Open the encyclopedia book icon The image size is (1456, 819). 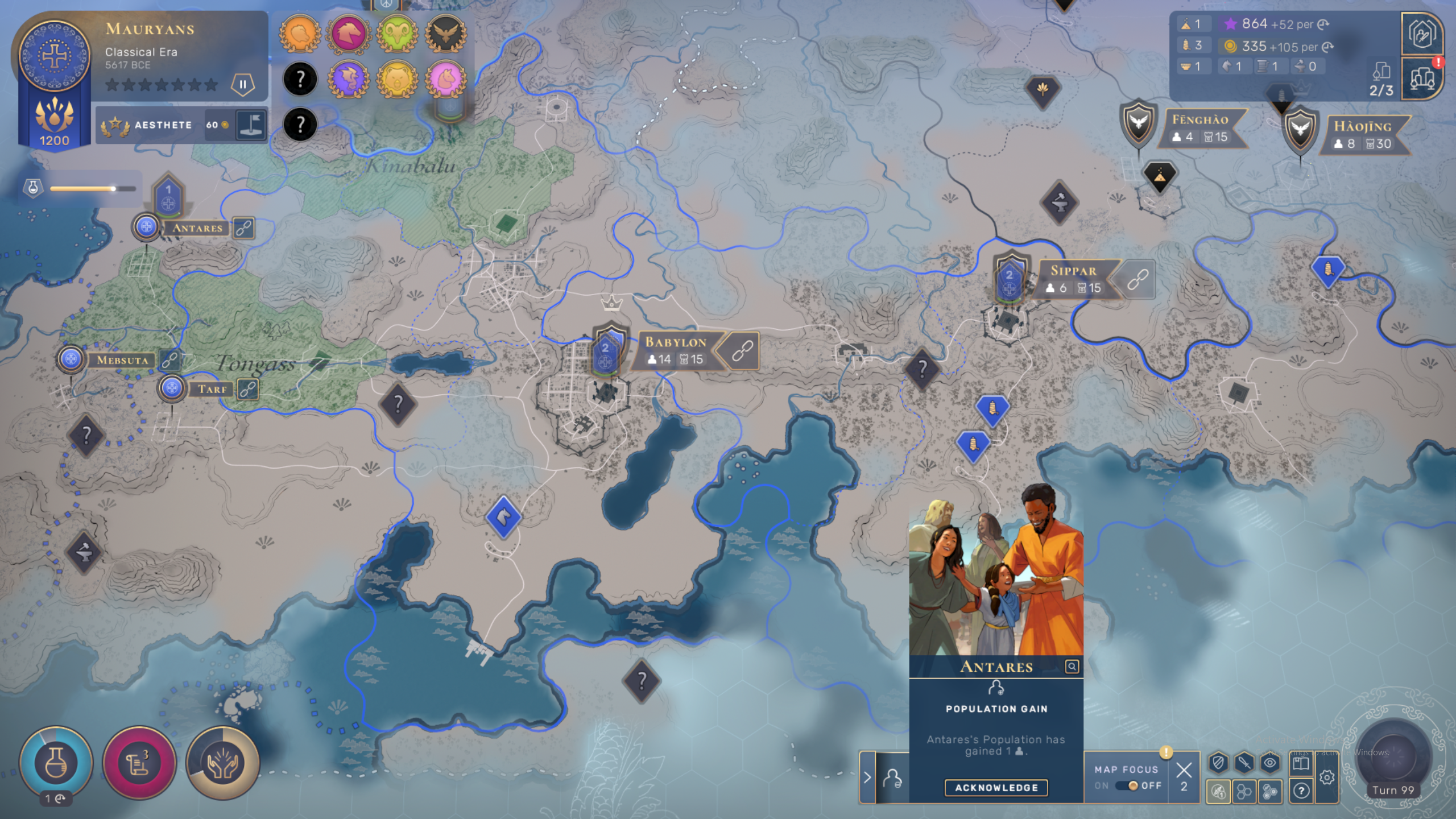click(1301, 763)
